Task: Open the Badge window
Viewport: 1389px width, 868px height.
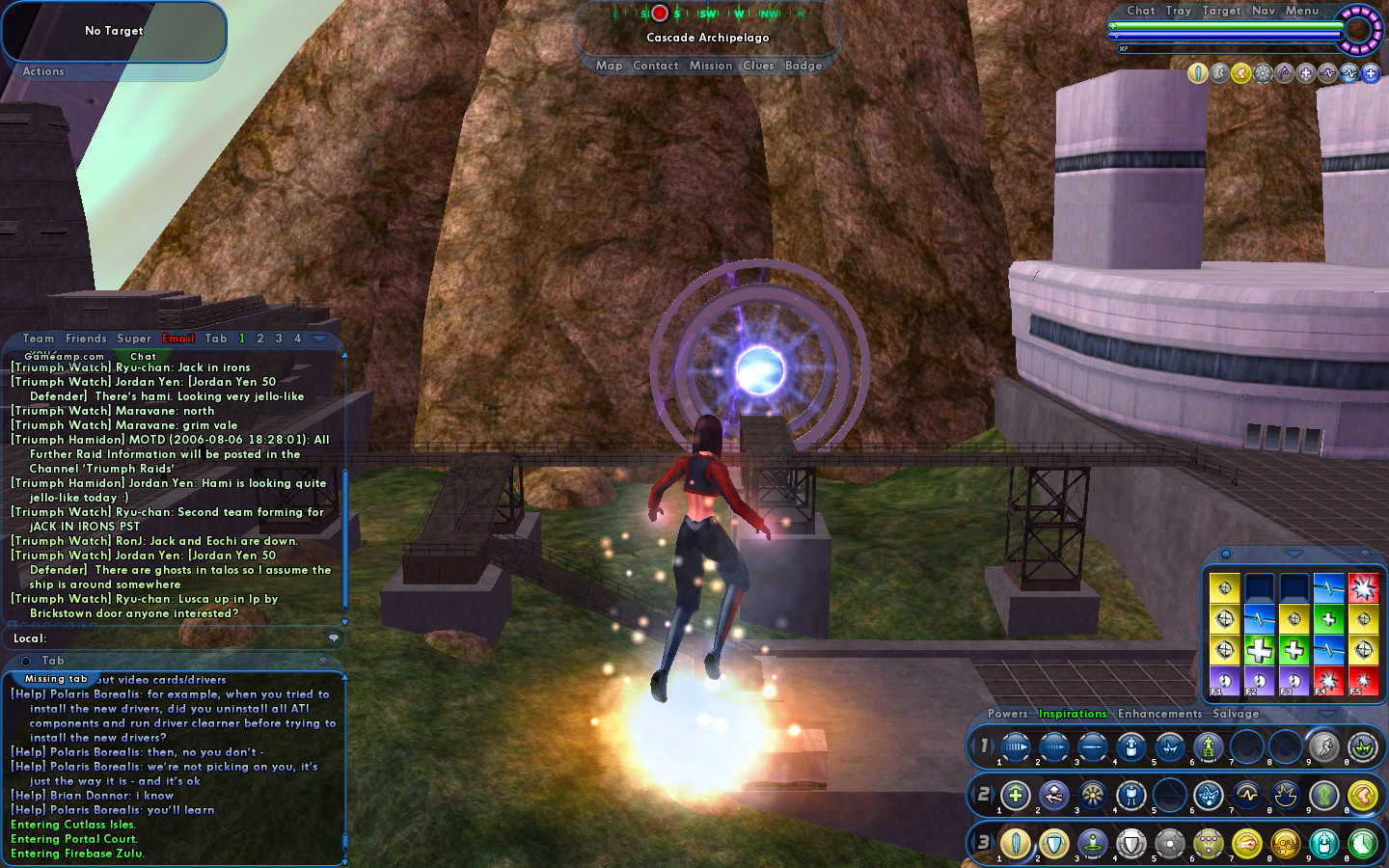Action: click(x=803, y=66)
